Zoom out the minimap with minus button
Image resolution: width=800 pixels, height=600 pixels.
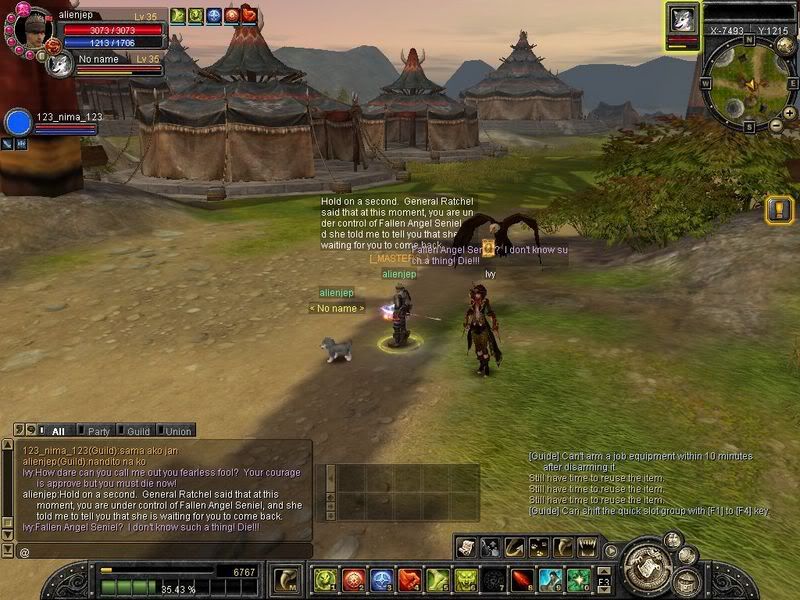coord(776,126)
